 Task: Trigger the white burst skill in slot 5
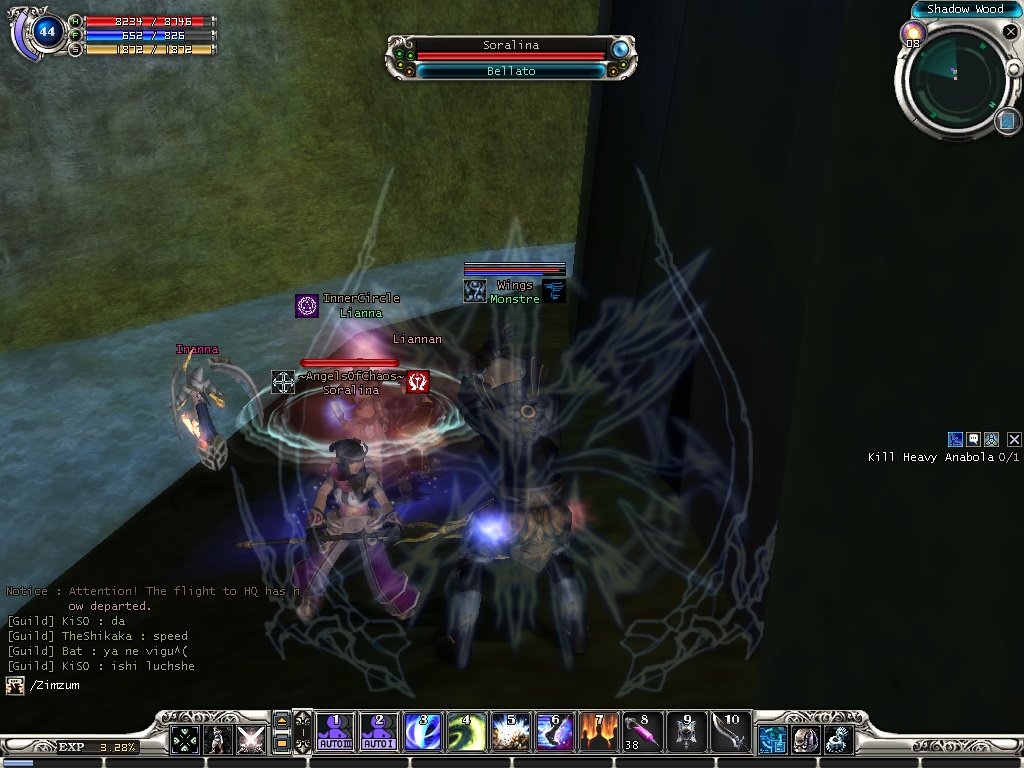510,732
